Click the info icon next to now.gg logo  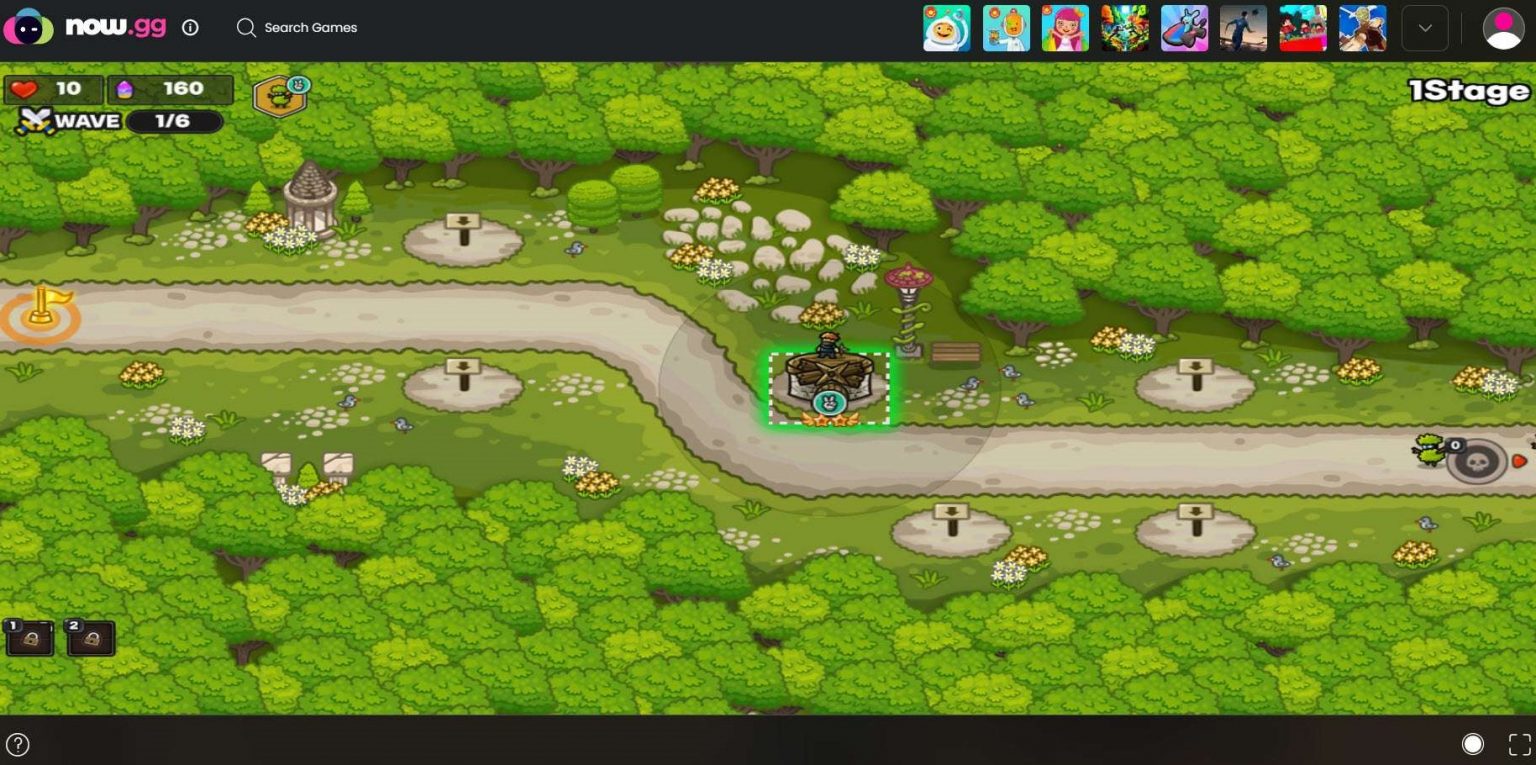(x=189, y=28)
